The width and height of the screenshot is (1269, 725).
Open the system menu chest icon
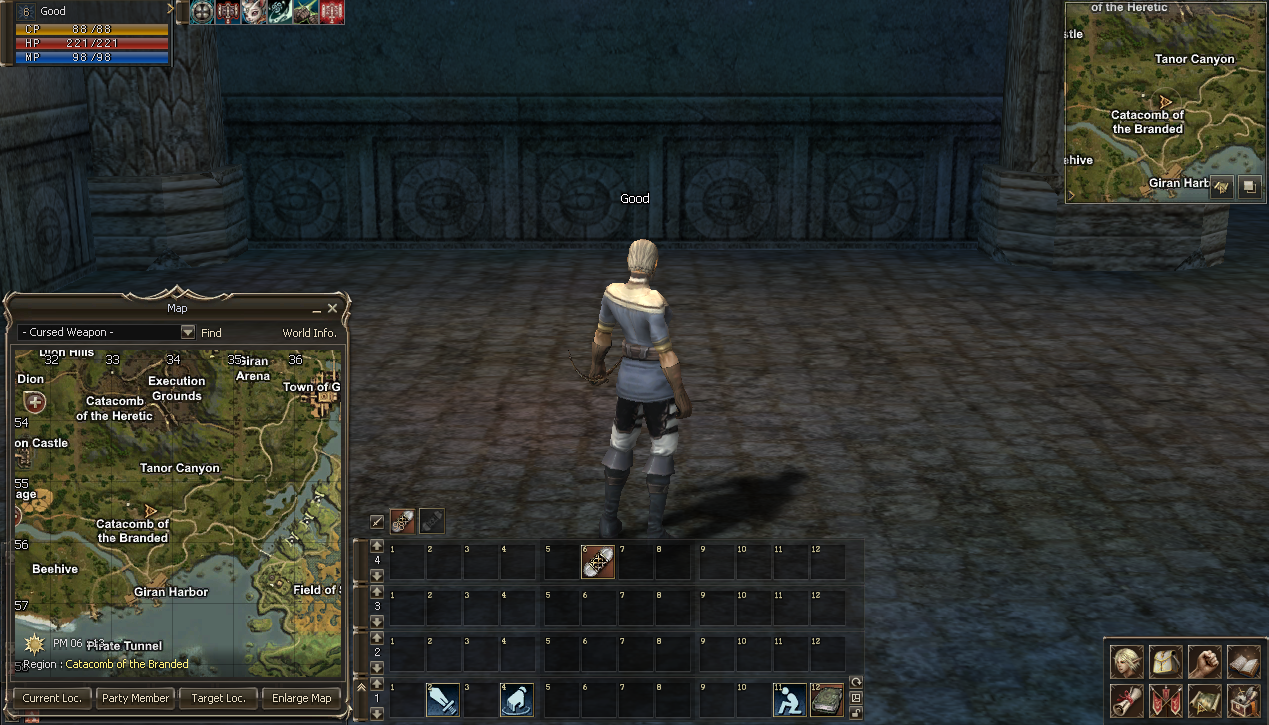click(1244, 699)
